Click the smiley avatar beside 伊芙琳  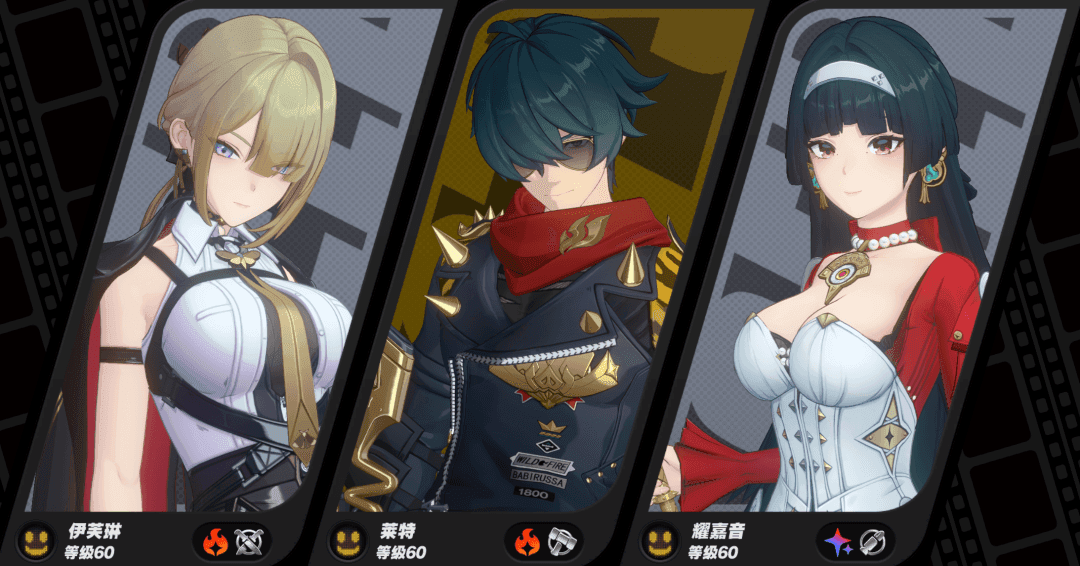pos(38,542)
